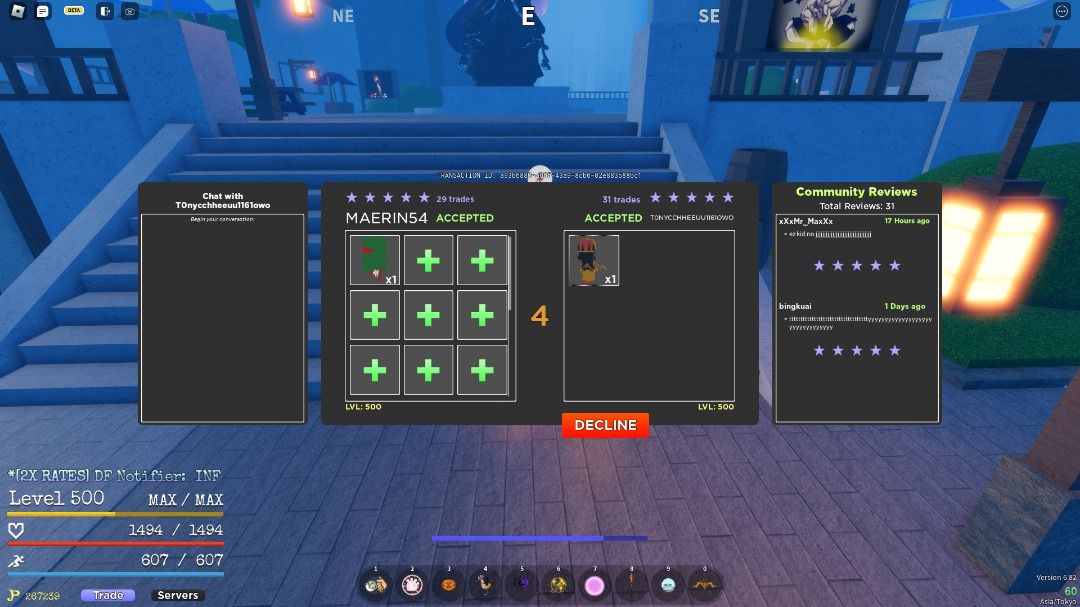Open the Roblox more-options menu
Image resolution: width=1080 pixels, height=607 pixels.
tap(1062, 11)
